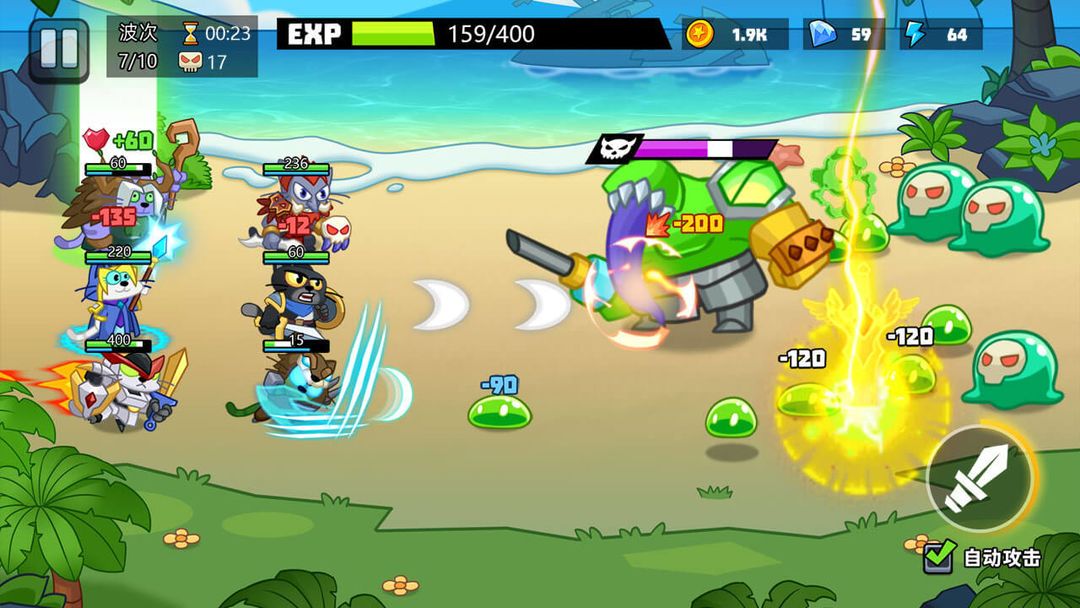1080x608 pixels.
Task: Tap the blue diamond gem counter
Action: (x=843, y=34)
